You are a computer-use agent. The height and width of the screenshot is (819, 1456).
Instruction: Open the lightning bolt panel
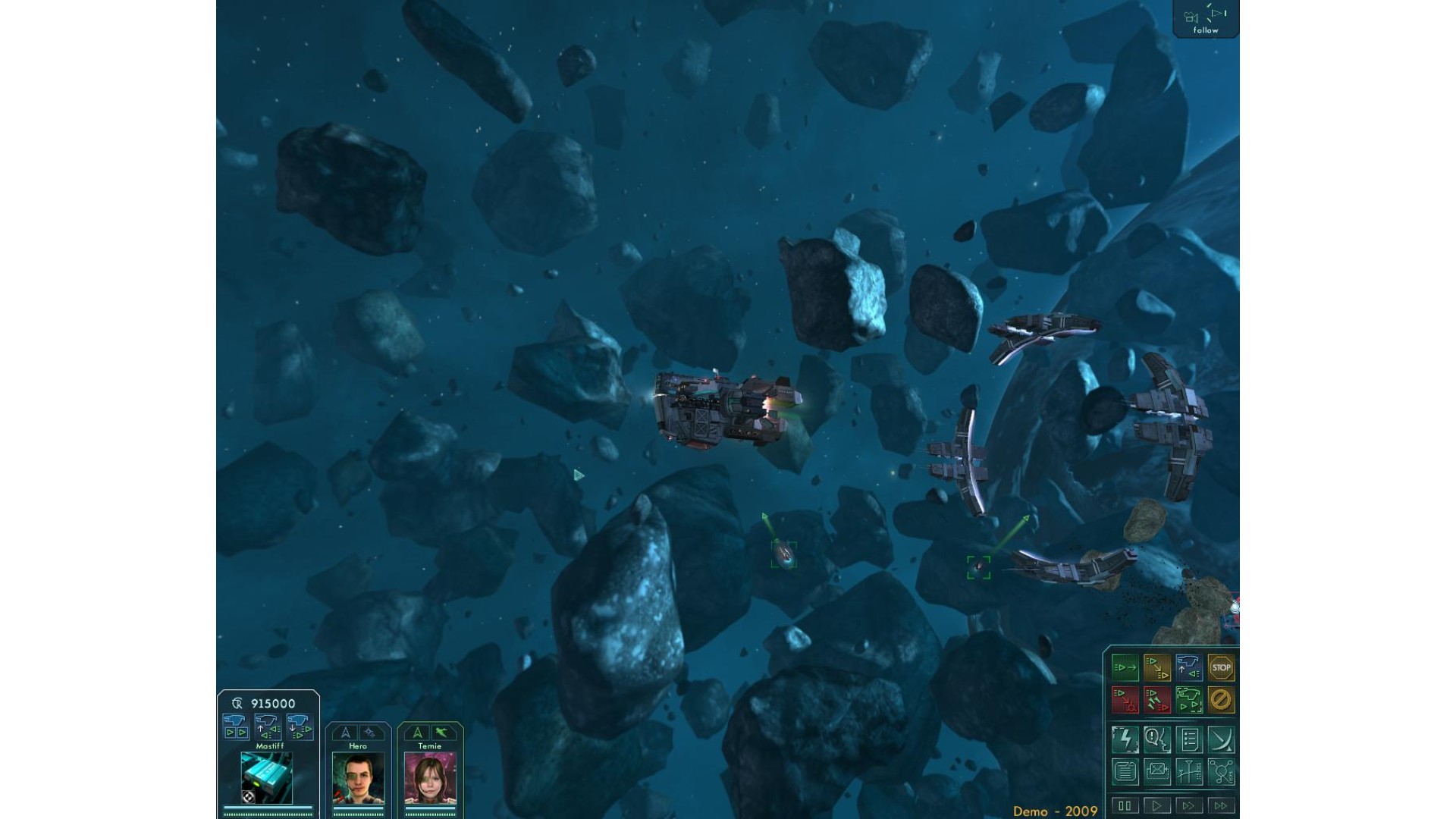tap(1125, 739)
